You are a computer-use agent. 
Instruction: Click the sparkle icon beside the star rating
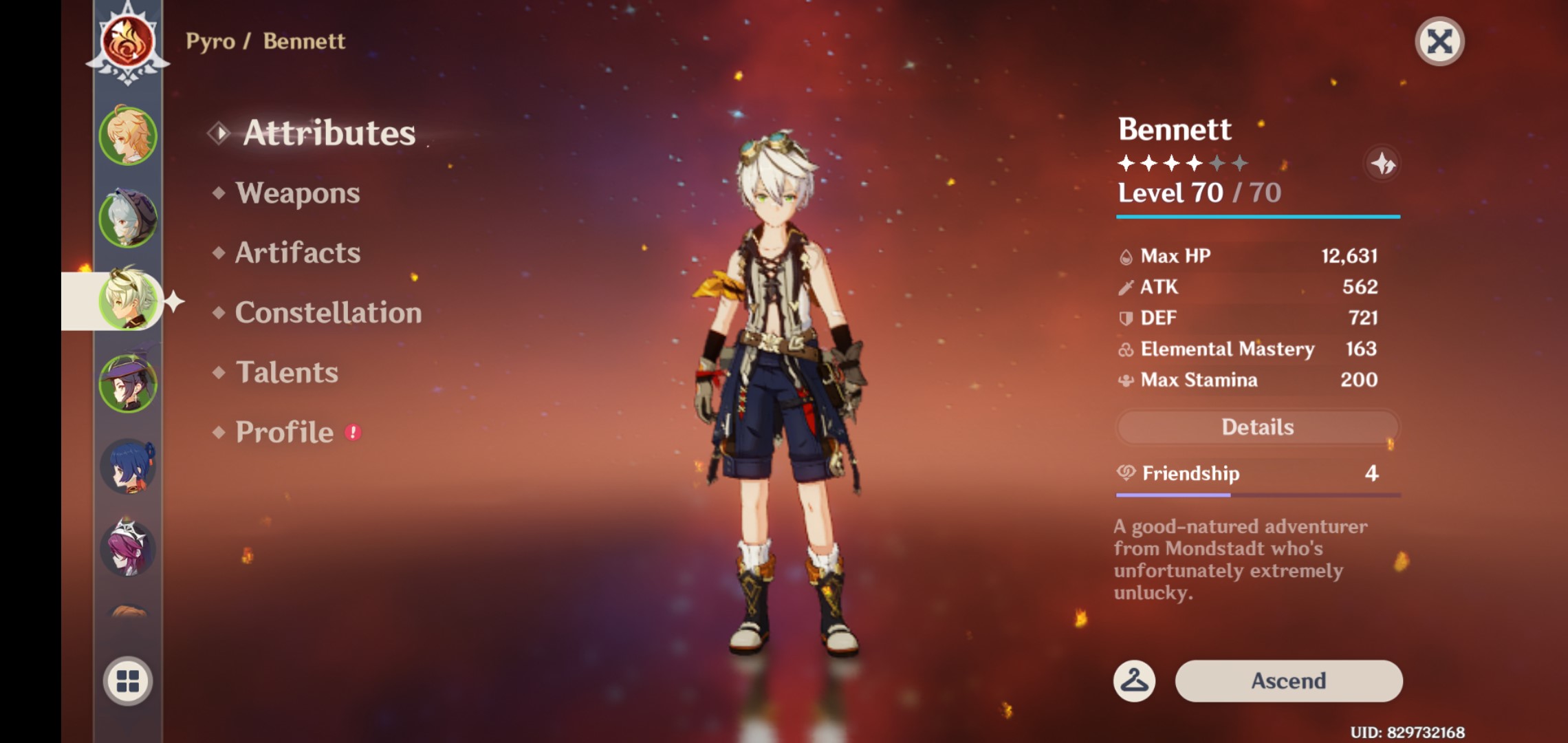click(1382, 163)
